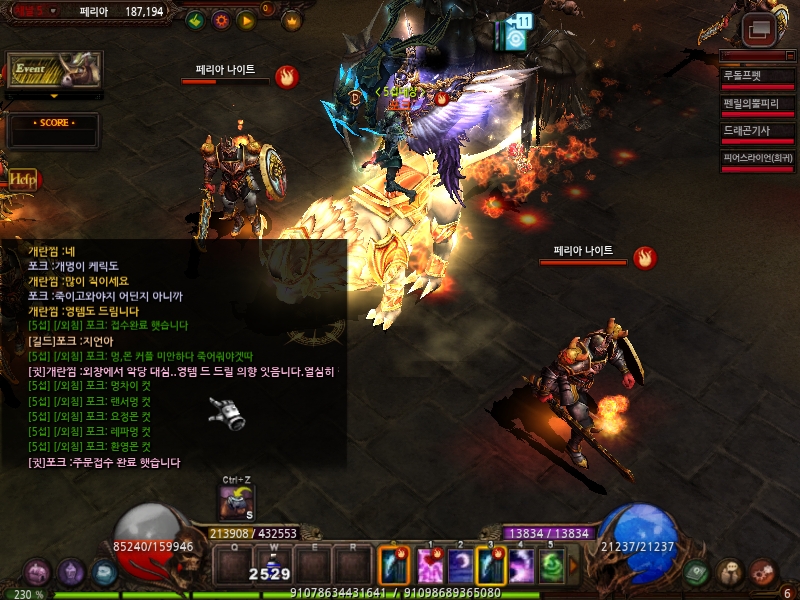800x600 pixels.
Task: Open the Event banner
Action: (55, 70)
